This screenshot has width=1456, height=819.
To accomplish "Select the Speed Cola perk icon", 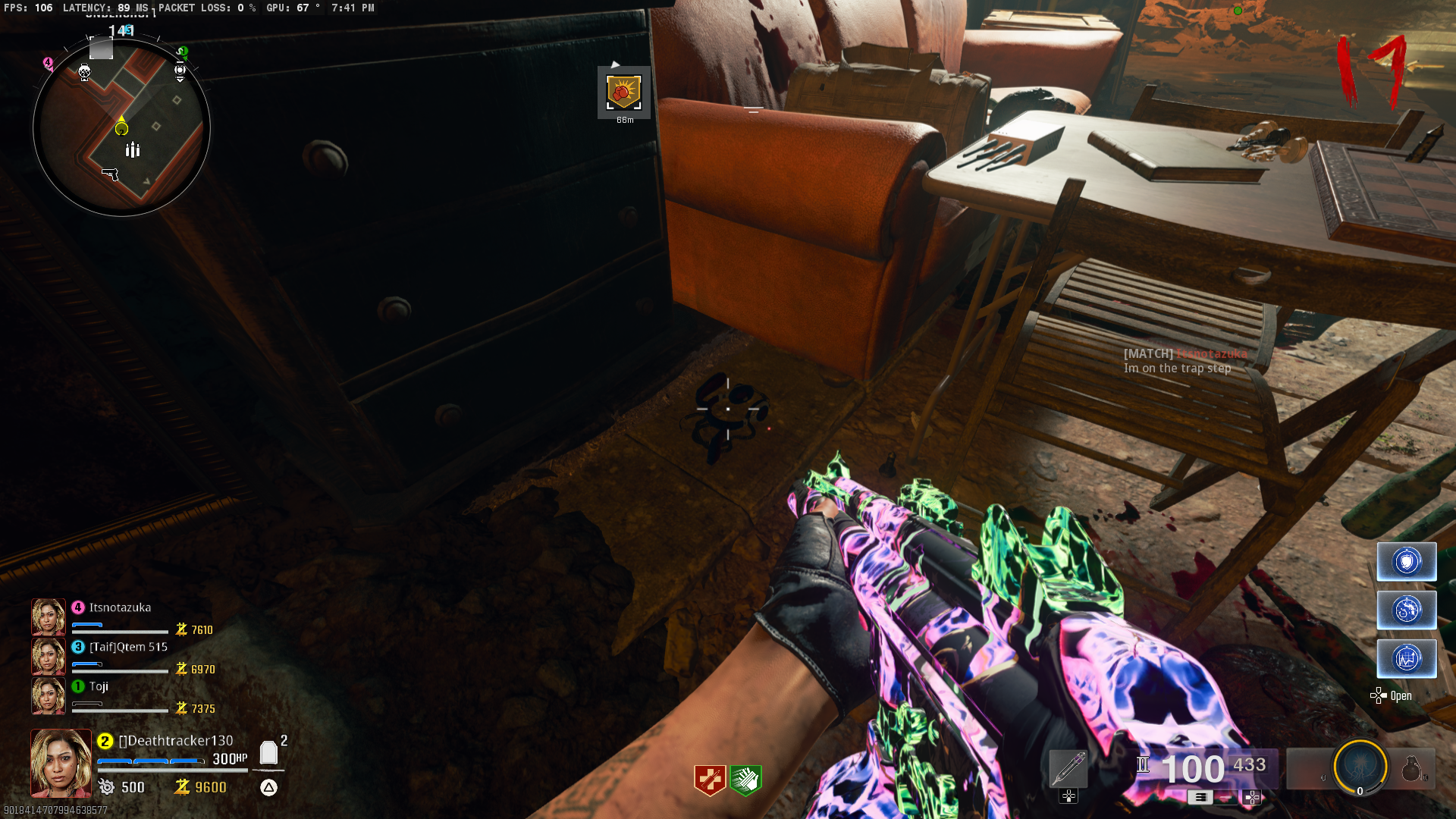I will tap(745, 780).
